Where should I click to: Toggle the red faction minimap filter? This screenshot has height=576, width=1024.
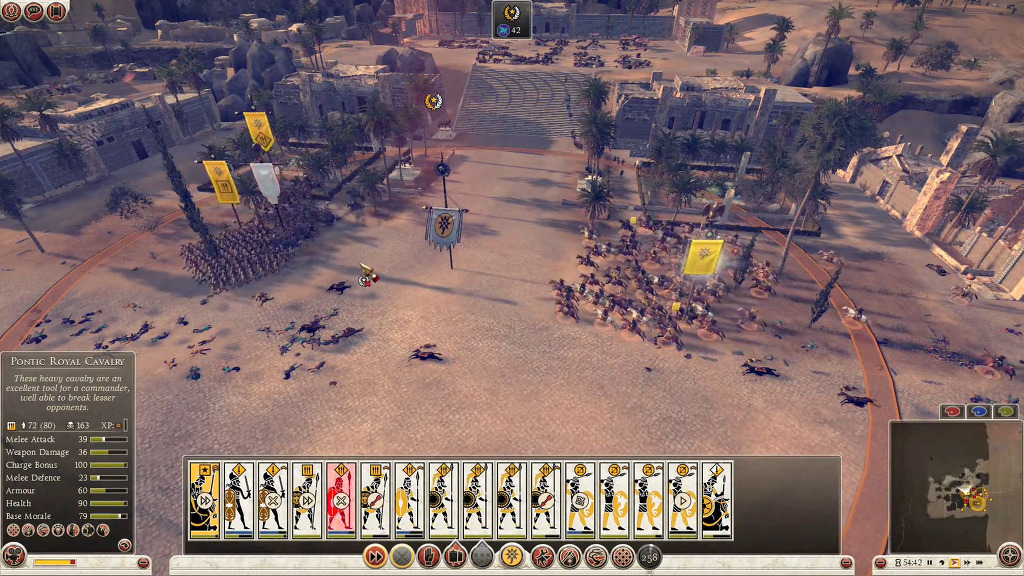coord(952,411)
